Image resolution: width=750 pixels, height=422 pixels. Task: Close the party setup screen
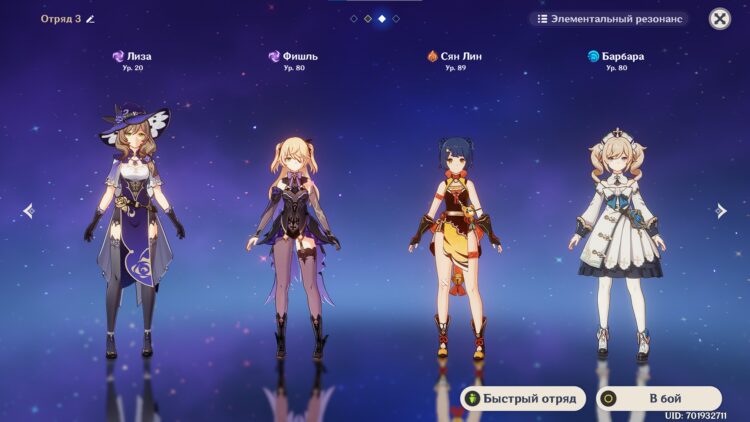click(x=720, y=19)
